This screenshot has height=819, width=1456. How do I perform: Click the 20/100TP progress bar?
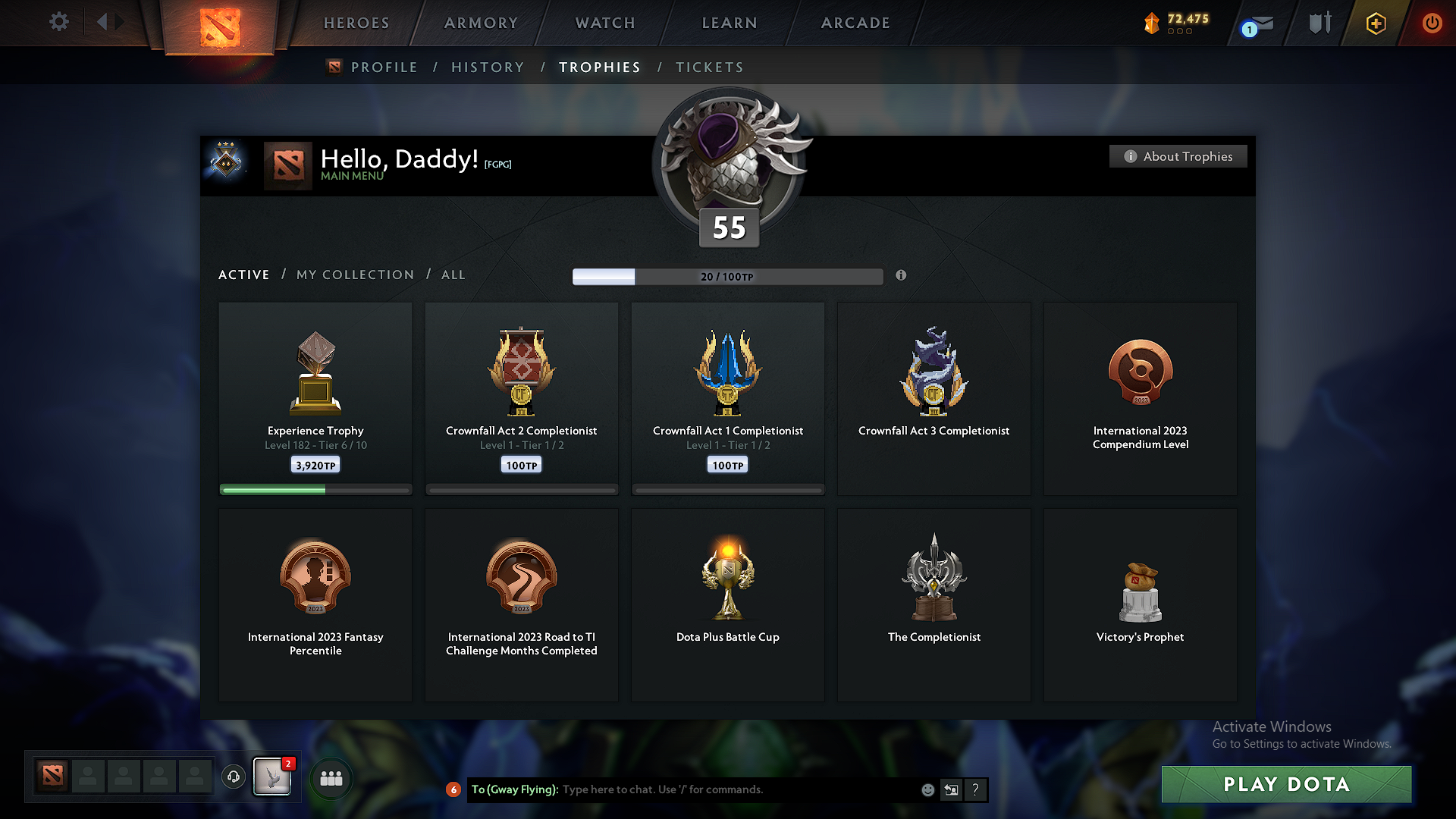point(728,277)
